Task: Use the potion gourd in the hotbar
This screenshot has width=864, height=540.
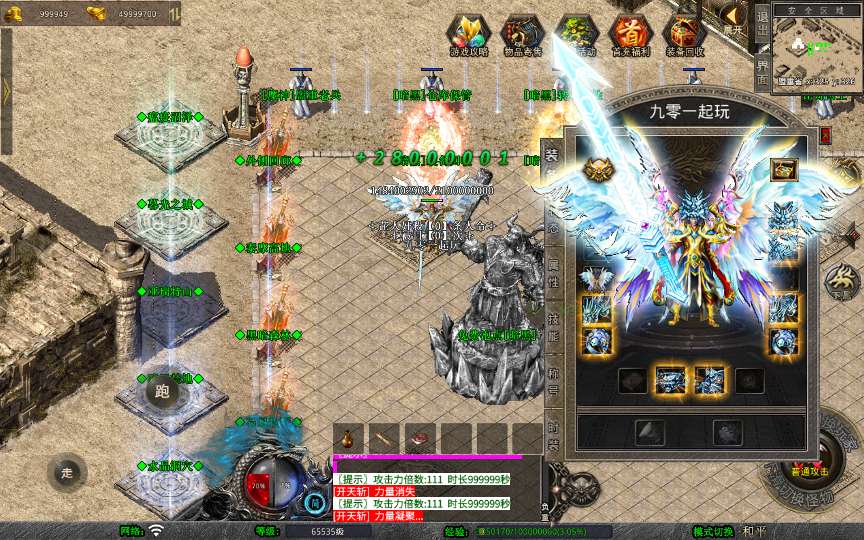Action: click(x=349, y=439)
